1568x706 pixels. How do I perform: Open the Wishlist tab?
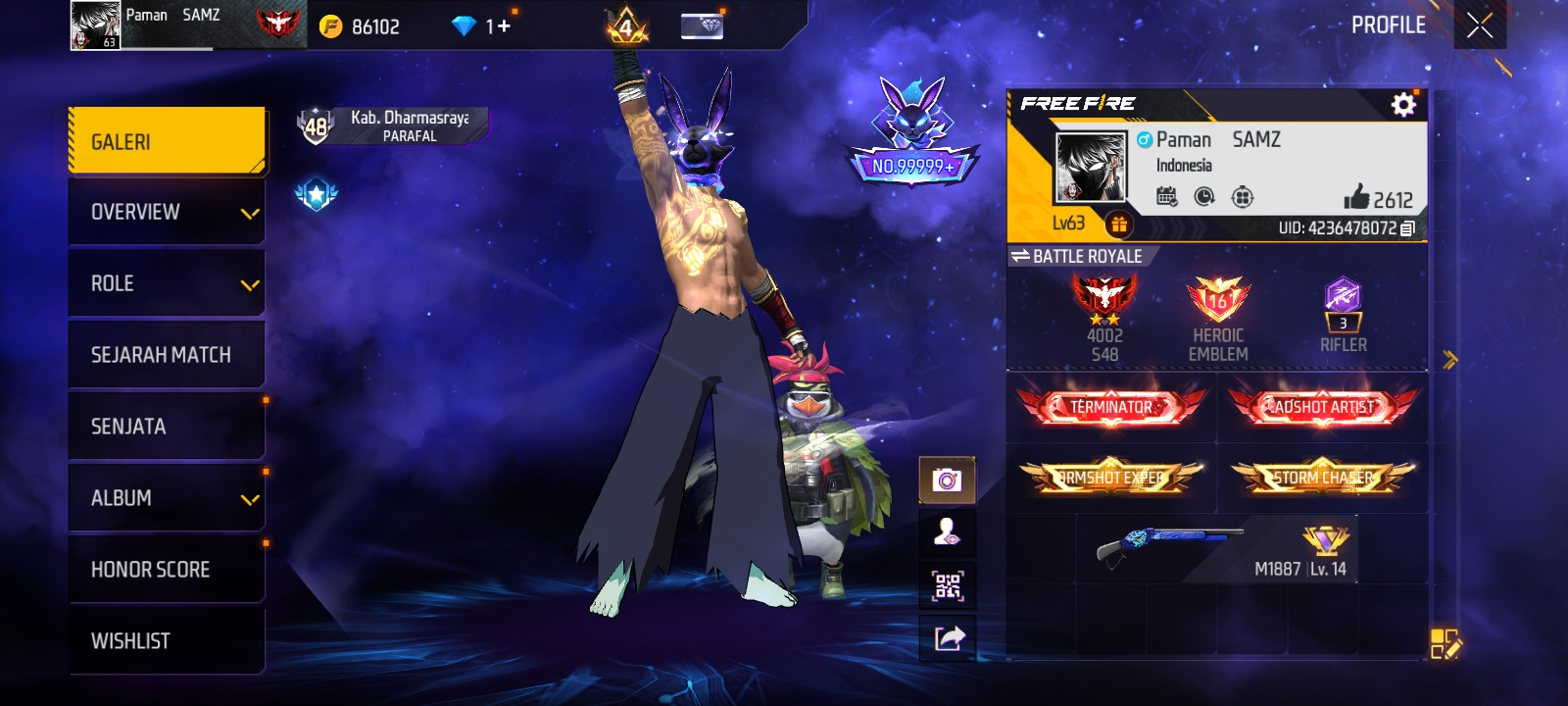[167, 641]
